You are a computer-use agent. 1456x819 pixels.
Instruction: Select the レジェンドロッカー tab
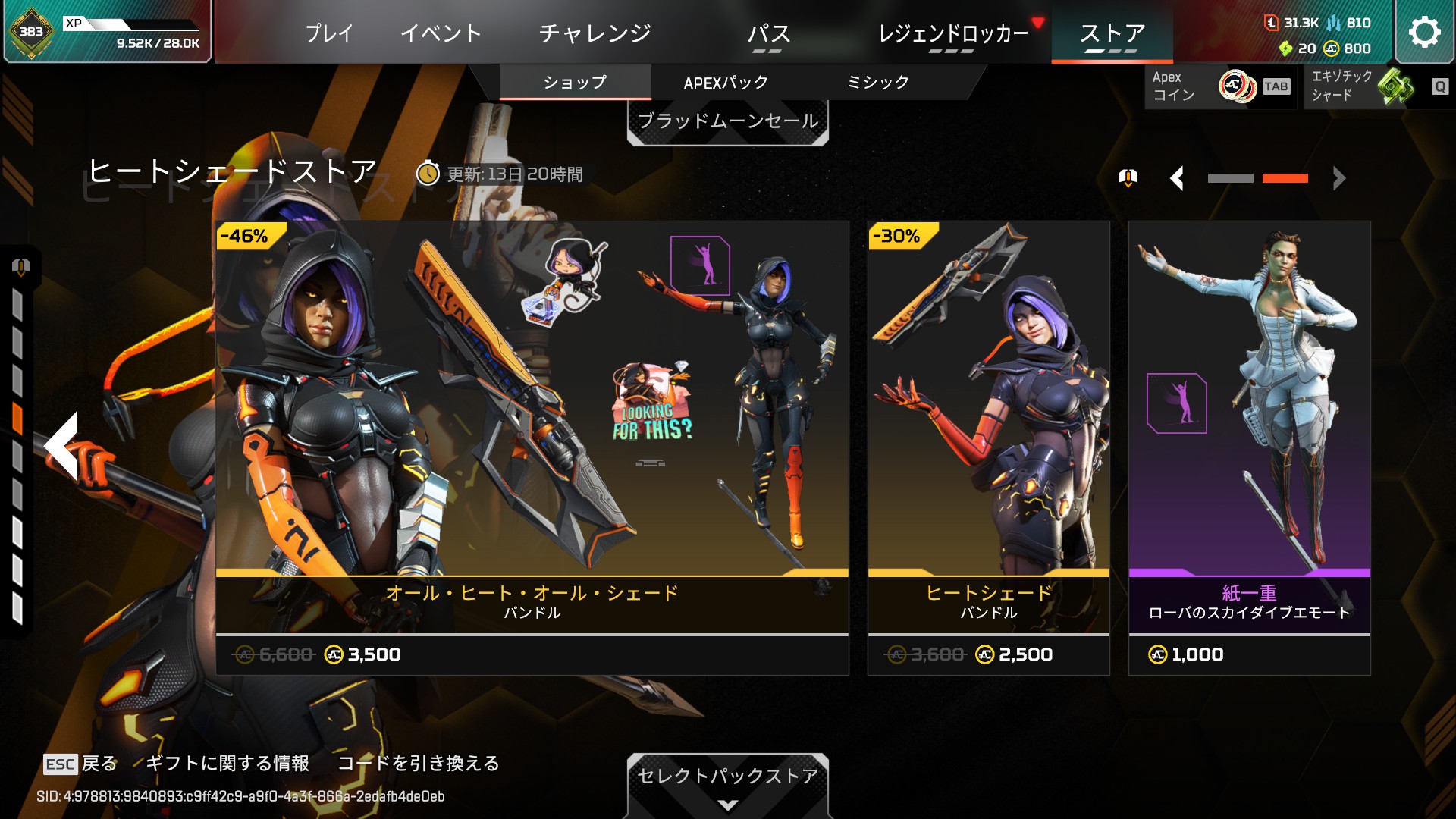coord(952,33)
